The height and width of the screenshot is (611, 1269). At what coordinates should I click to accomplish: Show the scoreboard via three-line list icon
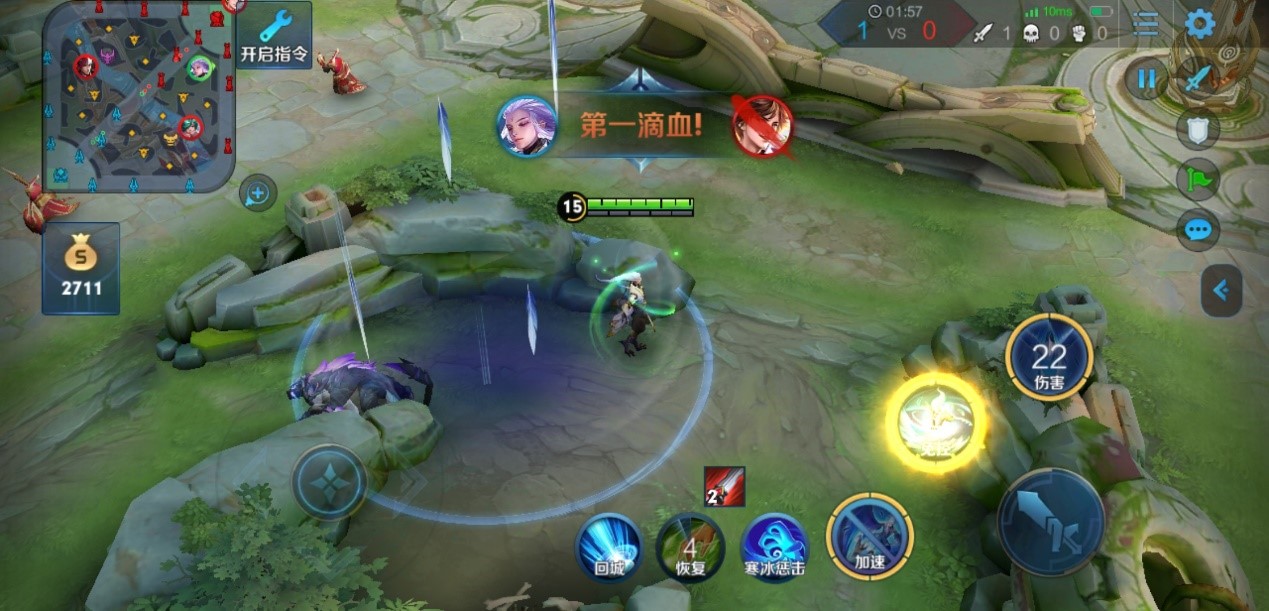click(x=1146, y=24)
